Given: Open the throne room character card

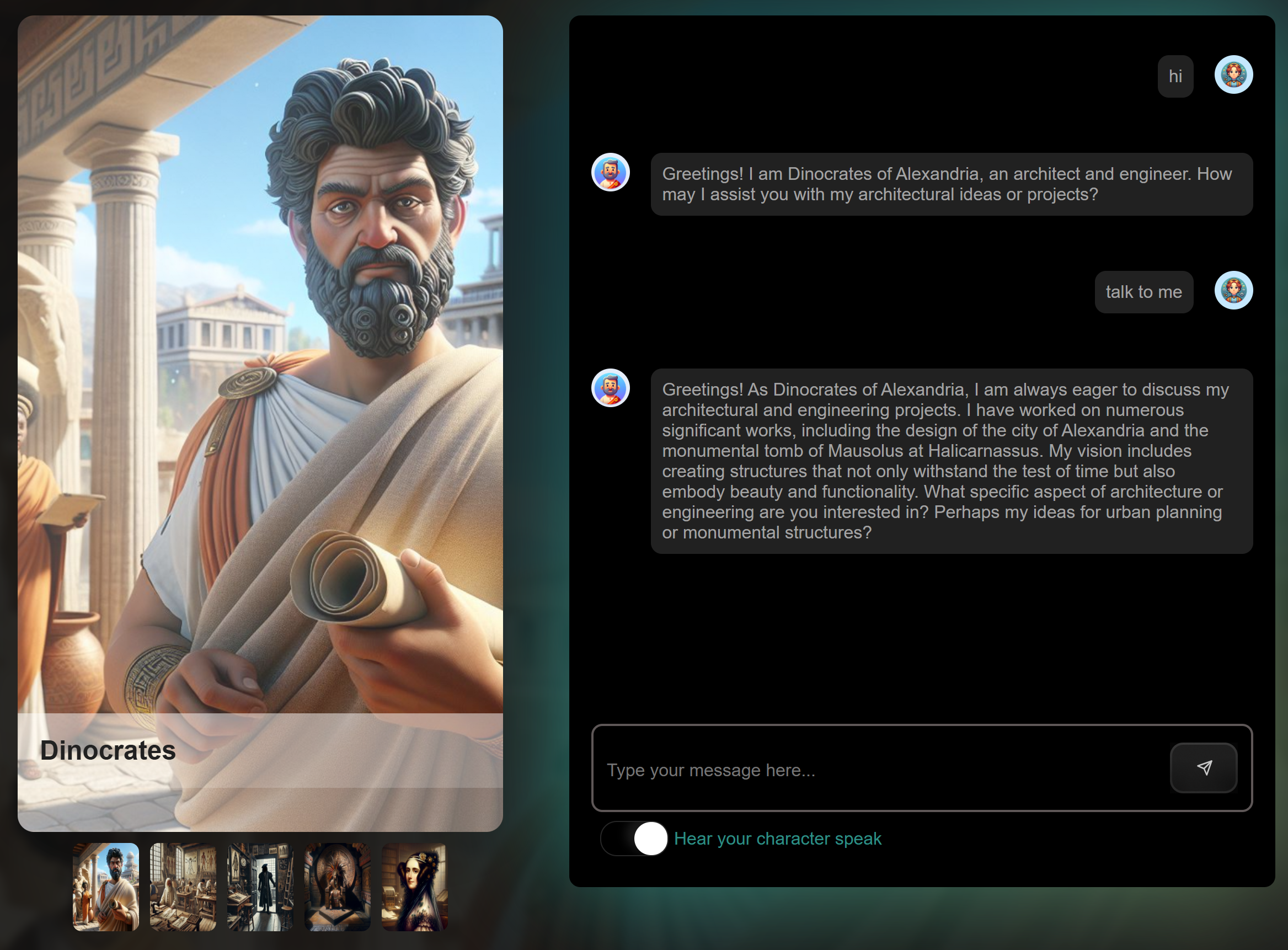Looking at the screenshot, I should coord(337,888).
